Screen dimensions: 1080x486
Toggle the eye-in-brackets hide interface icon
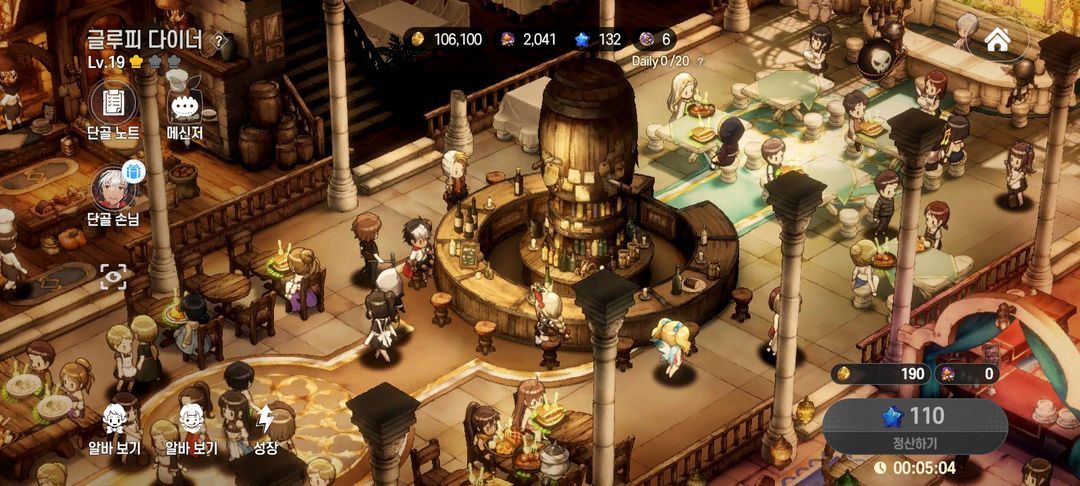point(113,277)
